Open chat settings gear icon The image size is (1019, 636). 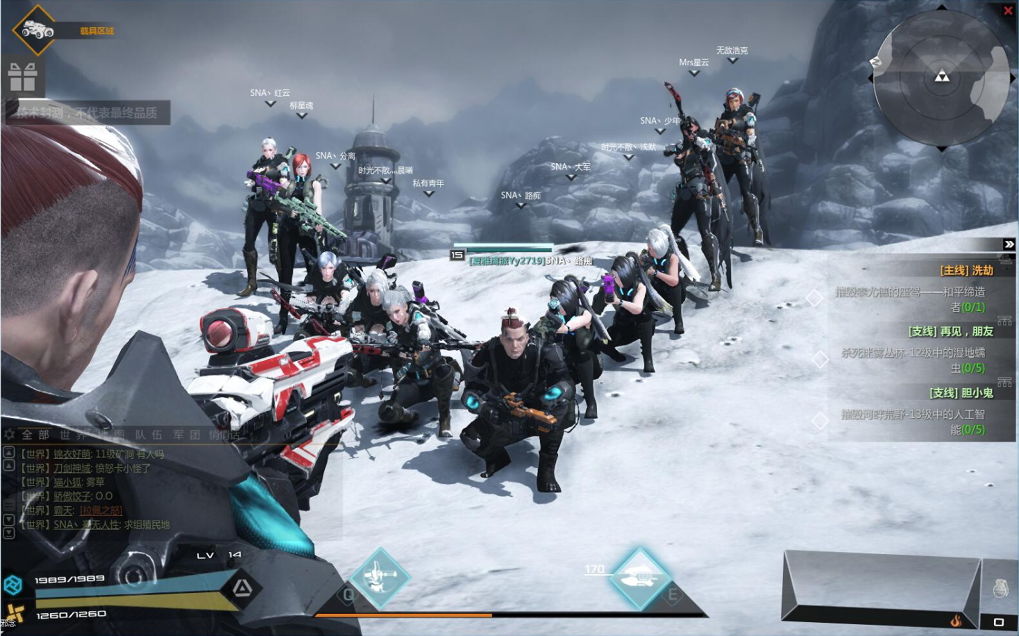click(x=10, y=435)
